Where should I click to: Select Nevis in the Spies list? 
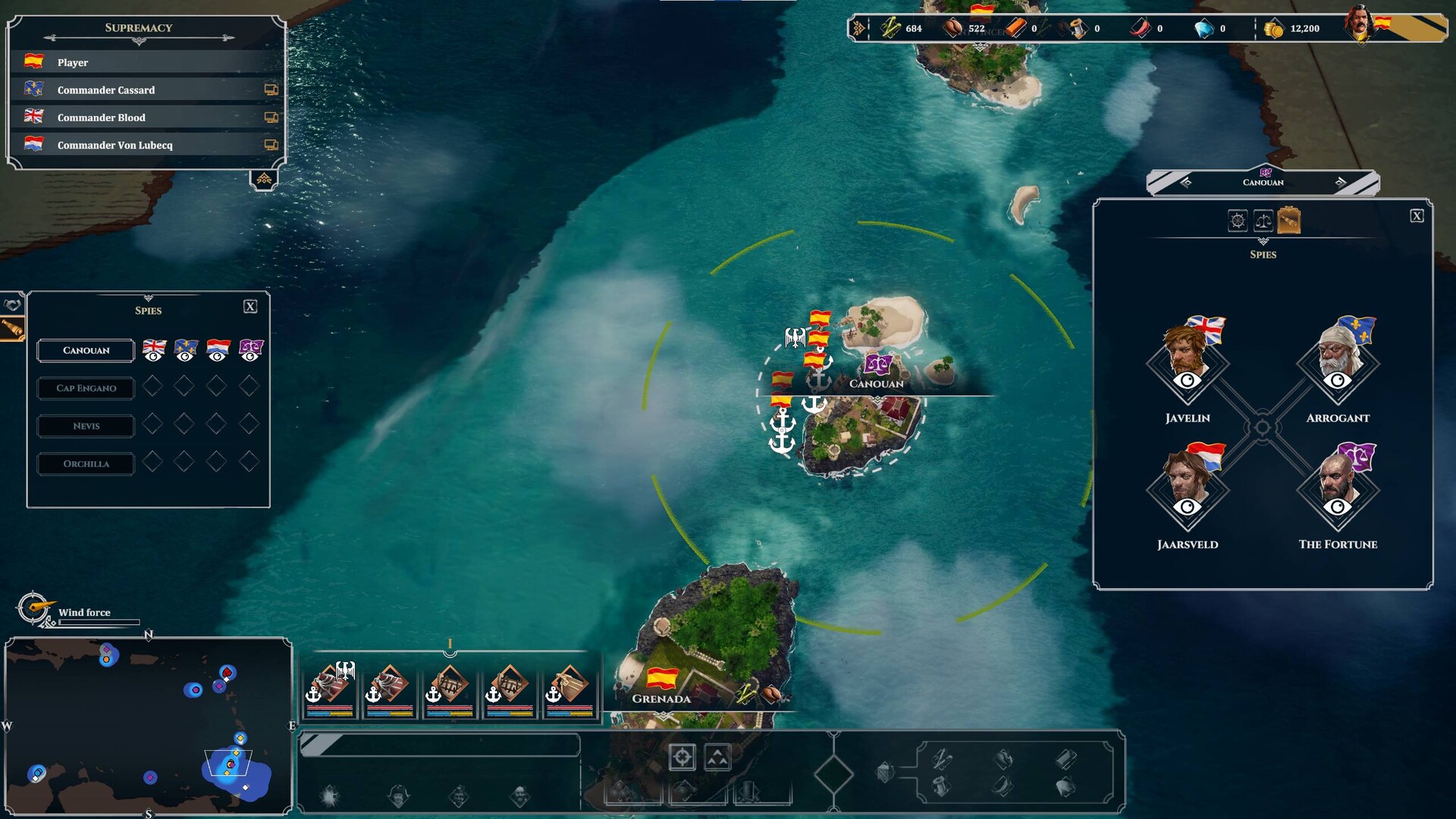point(85,426)
